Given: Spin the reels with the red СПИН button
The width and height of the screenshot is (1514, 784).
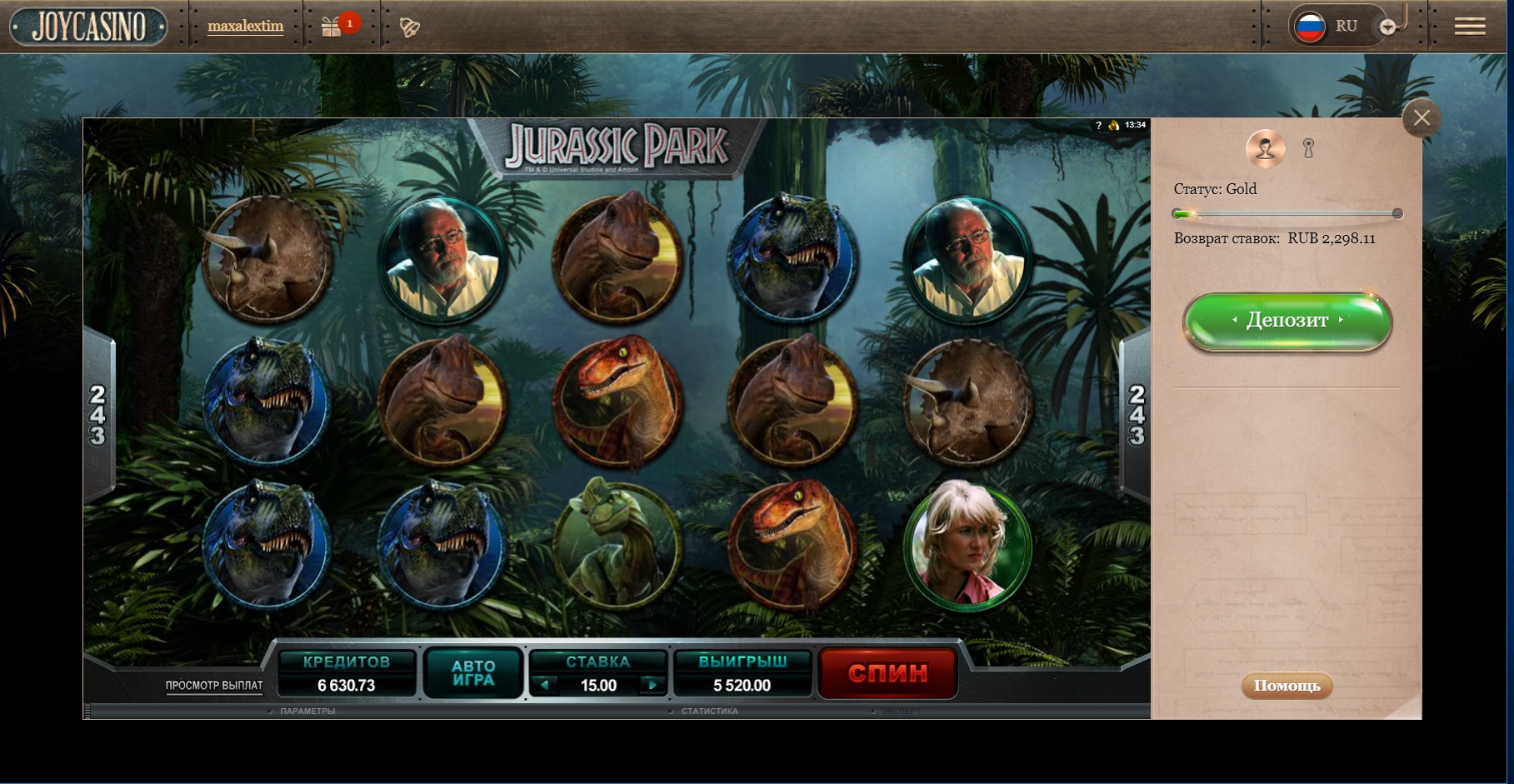Looking at the screenshot, I should point(887,673).
